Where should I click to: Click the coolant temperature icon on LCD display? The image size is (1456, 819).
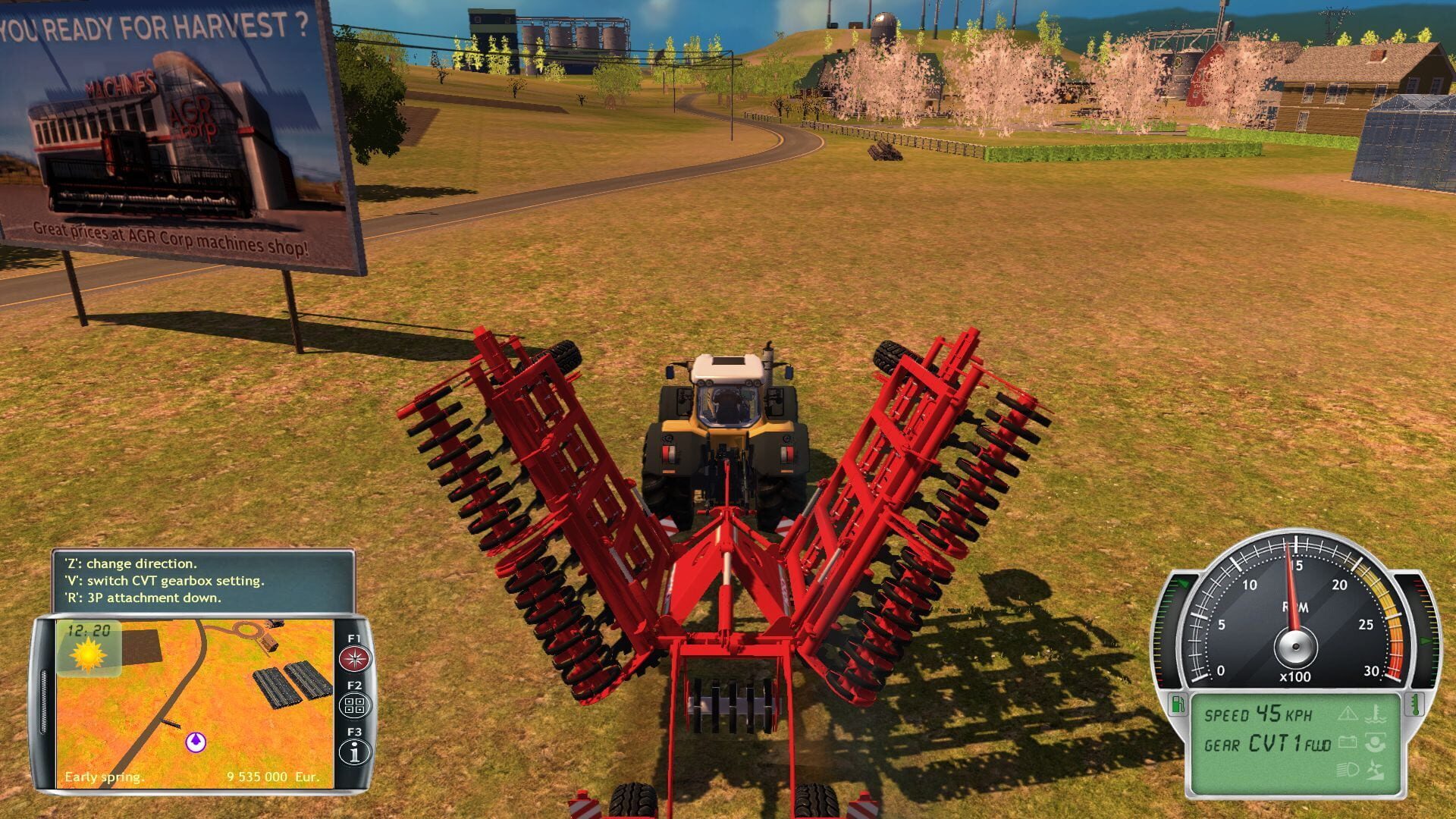1374,714
